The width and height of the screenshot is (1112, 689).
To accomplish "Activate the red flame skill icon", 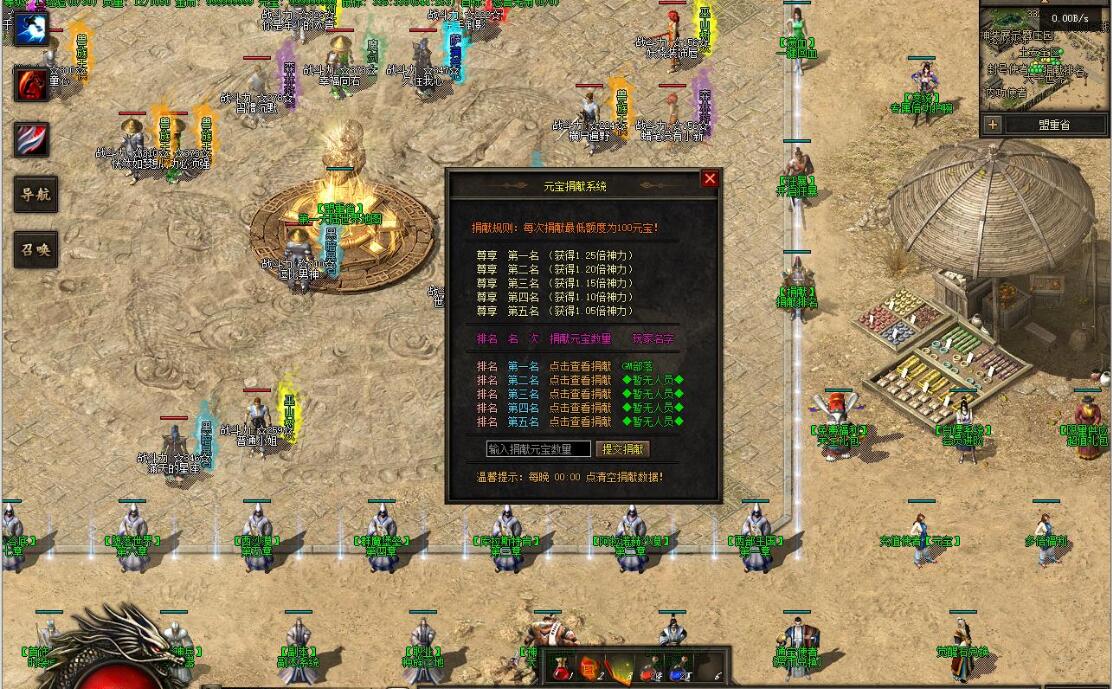I will click(32, 84).
